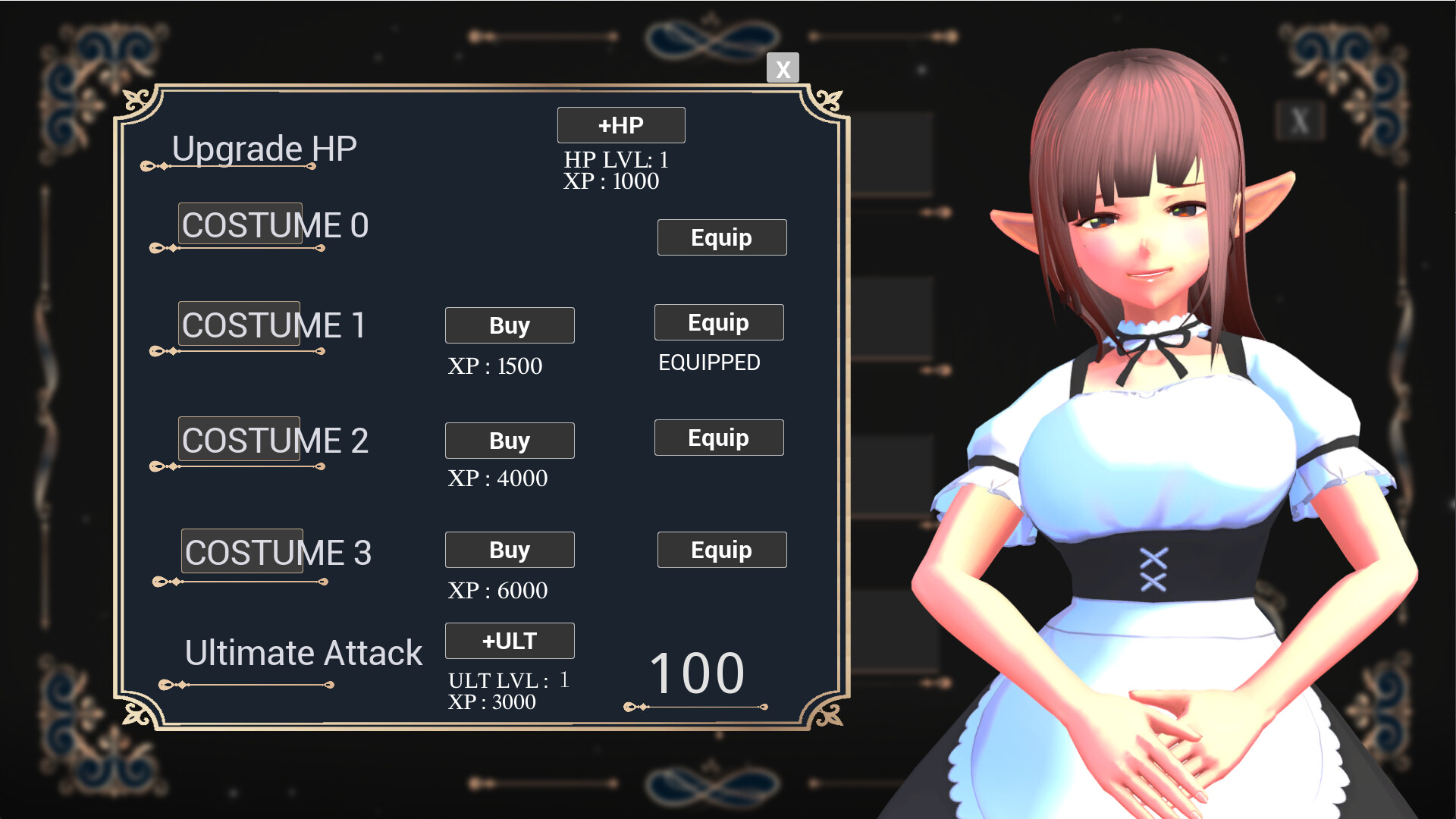Screen dimensions: 1456x819
Task: Equip Costume 2
Action: point(718,438)
